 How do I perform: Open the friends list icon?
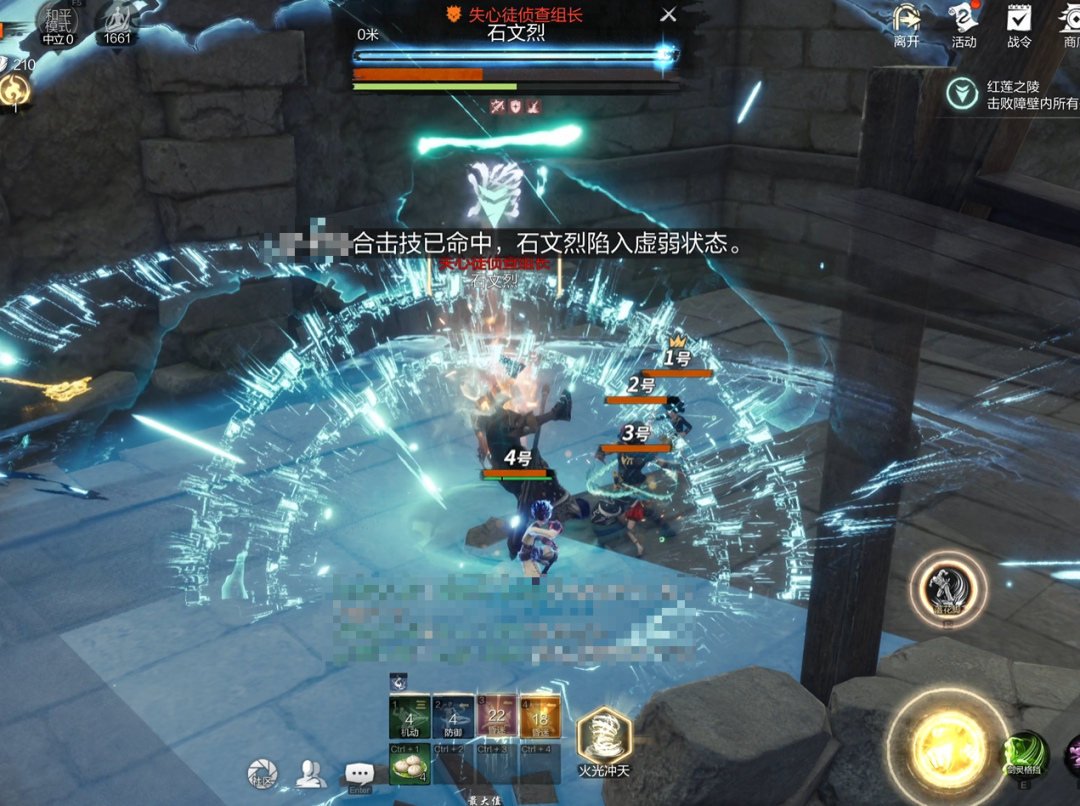click(311, 773)
